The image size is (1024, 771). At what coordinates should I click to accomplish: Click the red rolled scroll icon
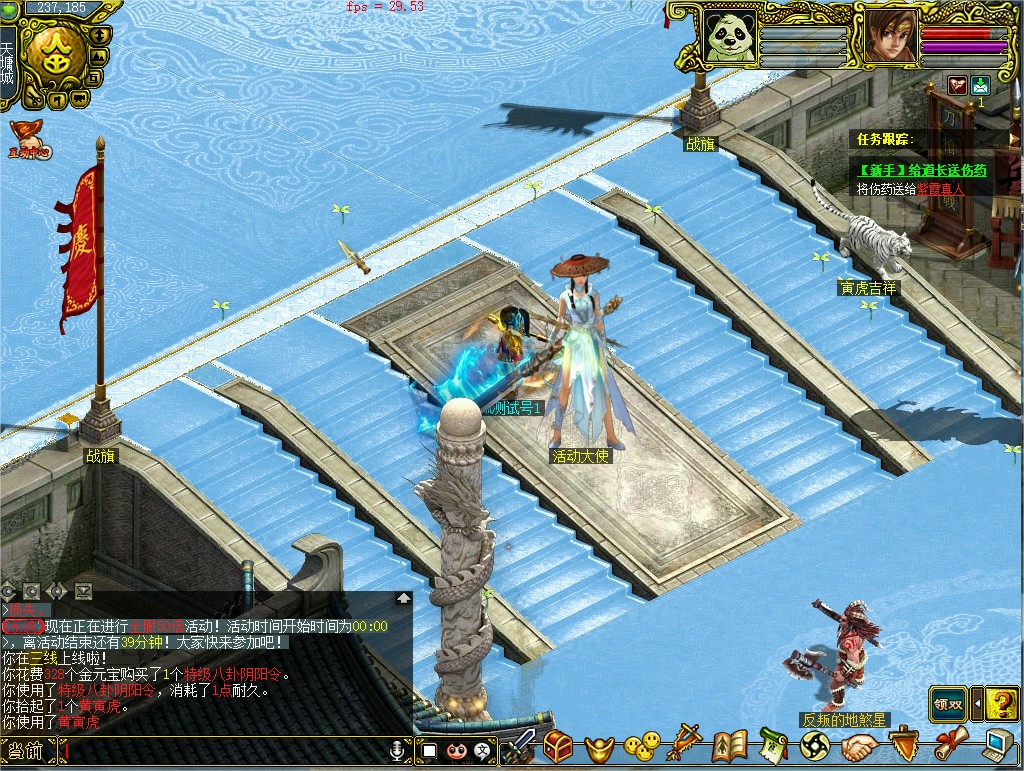[x=950, y=745]
